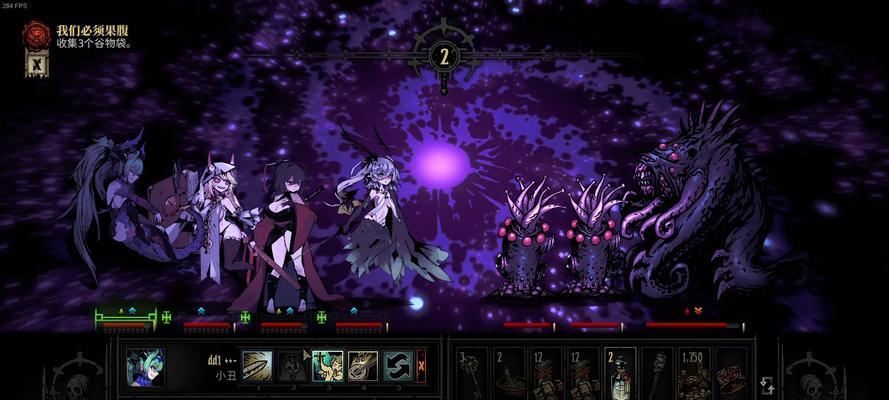The image size is (889, 400).
Task: Open the quest objective wax seal
Action: click(36, 34)
